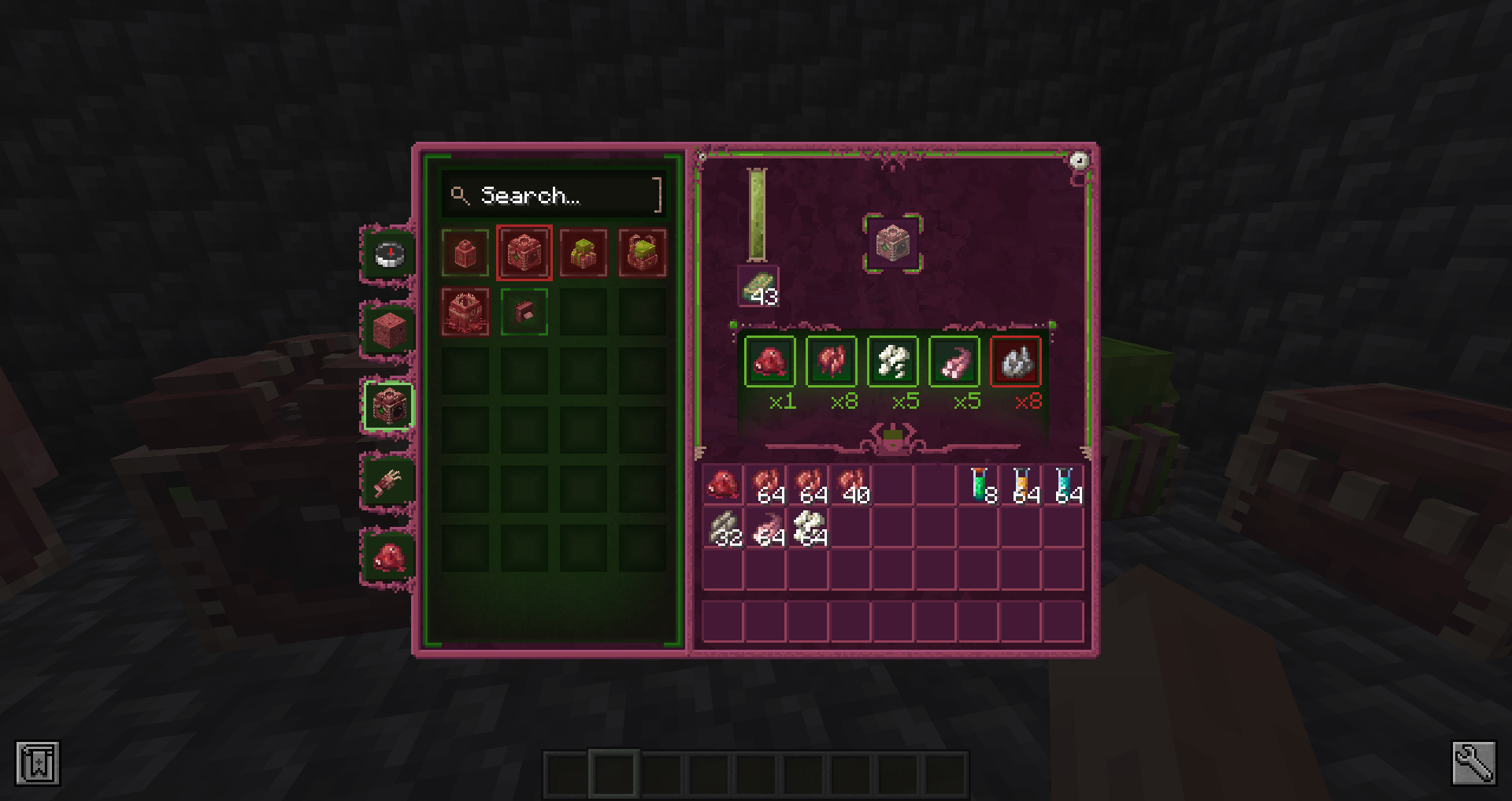Select the small red lantern-shaped recipe
Viewport: 1512px width, 801px height.
click(x=465, y=253)
